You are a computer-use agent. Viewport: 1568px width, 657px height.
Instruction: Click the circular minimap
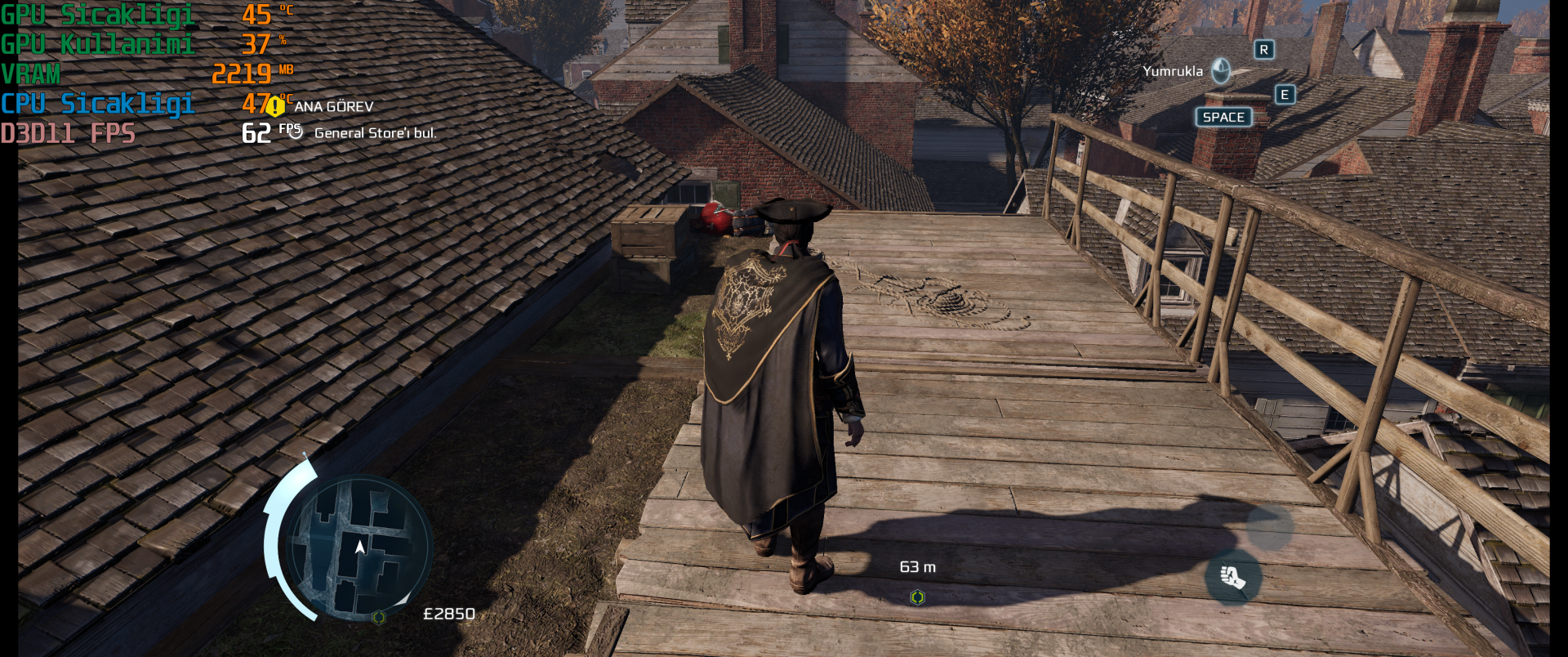[x=359, y=547]
